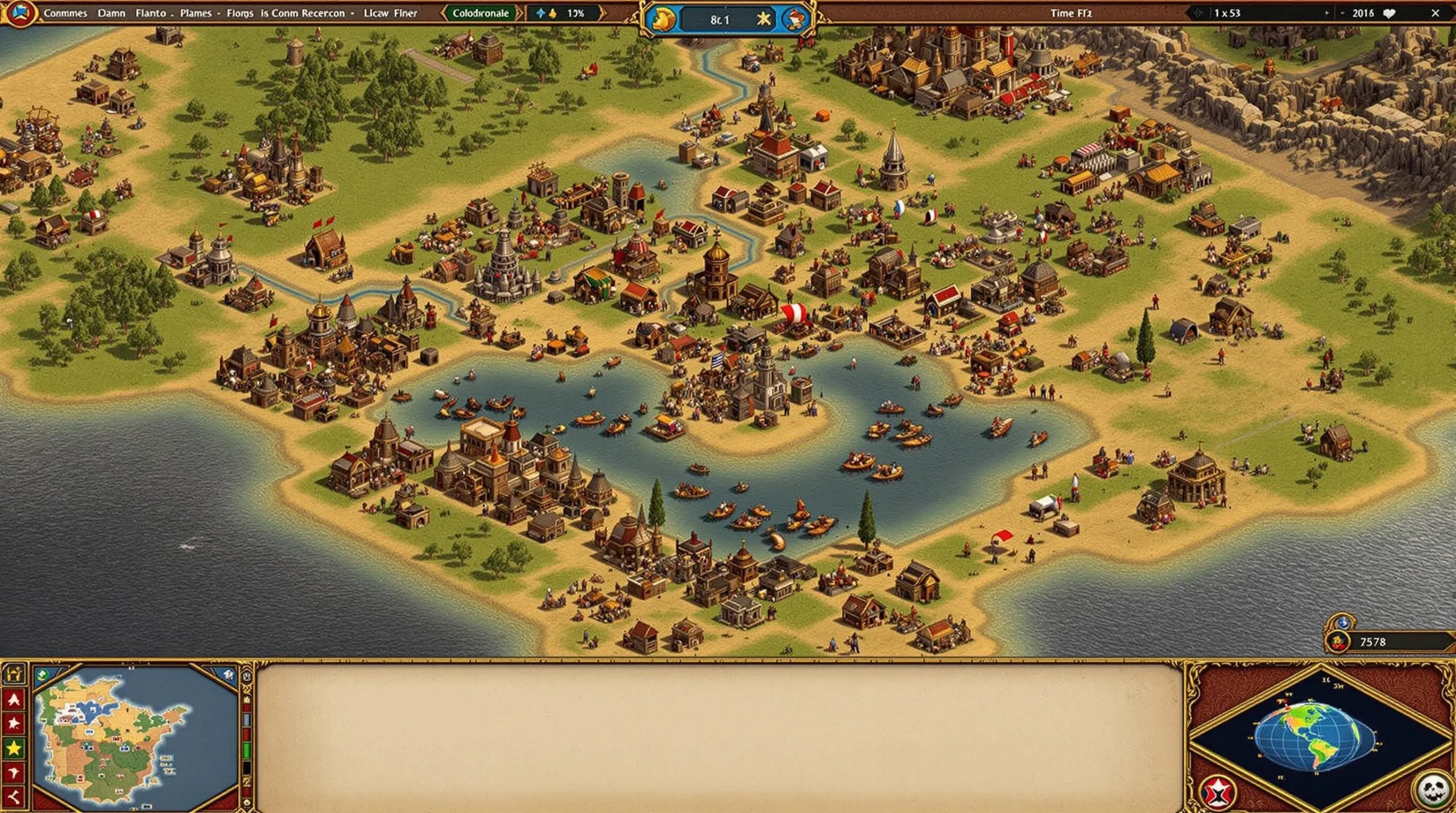This screenshot has width=1456, height=813.
Task: Open the Damn menu
Action: pyautogui.click(x=111, y=13)
